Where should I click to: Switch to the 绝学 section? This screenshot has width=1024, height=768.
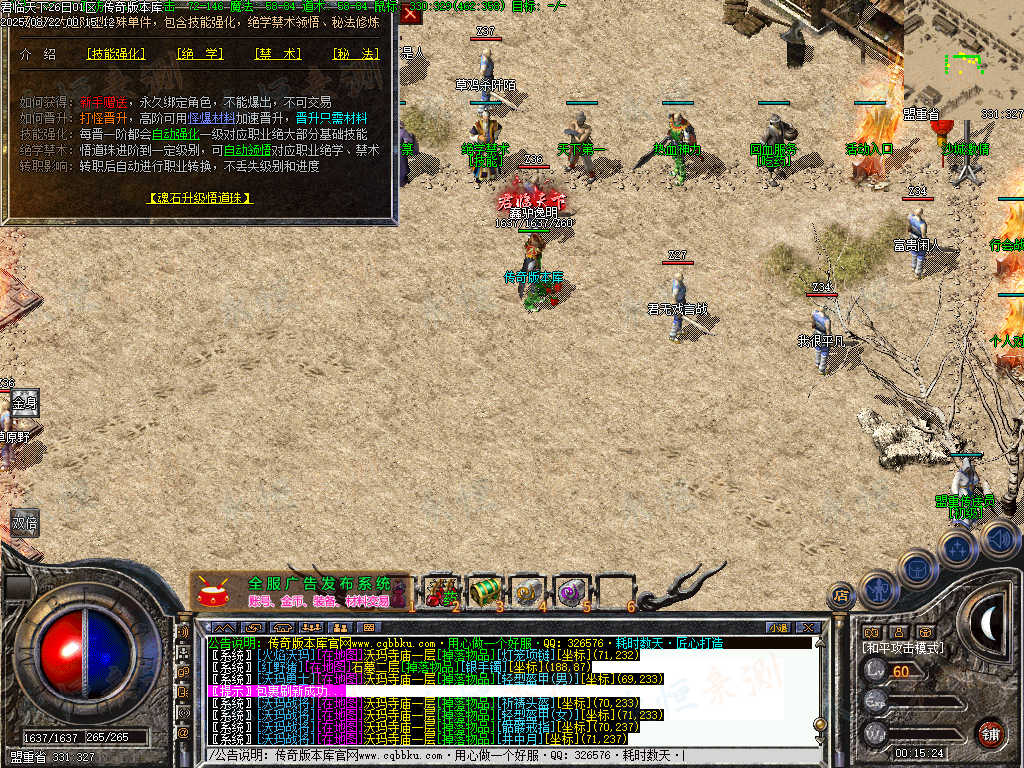[x=199, y=54]
